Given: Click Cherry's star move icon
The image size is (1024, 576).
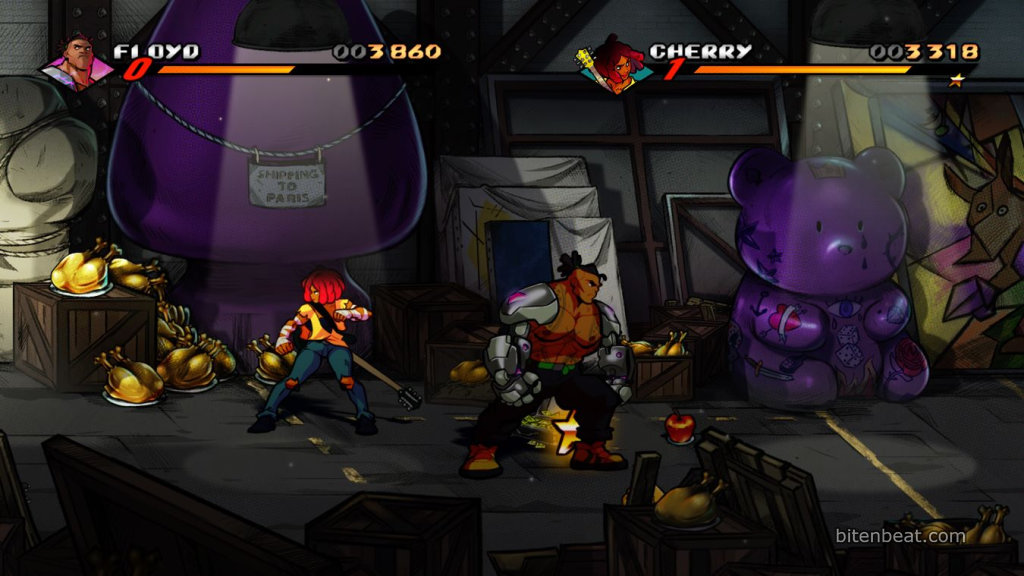Looking at the screenshot, I should pos(956,81).
